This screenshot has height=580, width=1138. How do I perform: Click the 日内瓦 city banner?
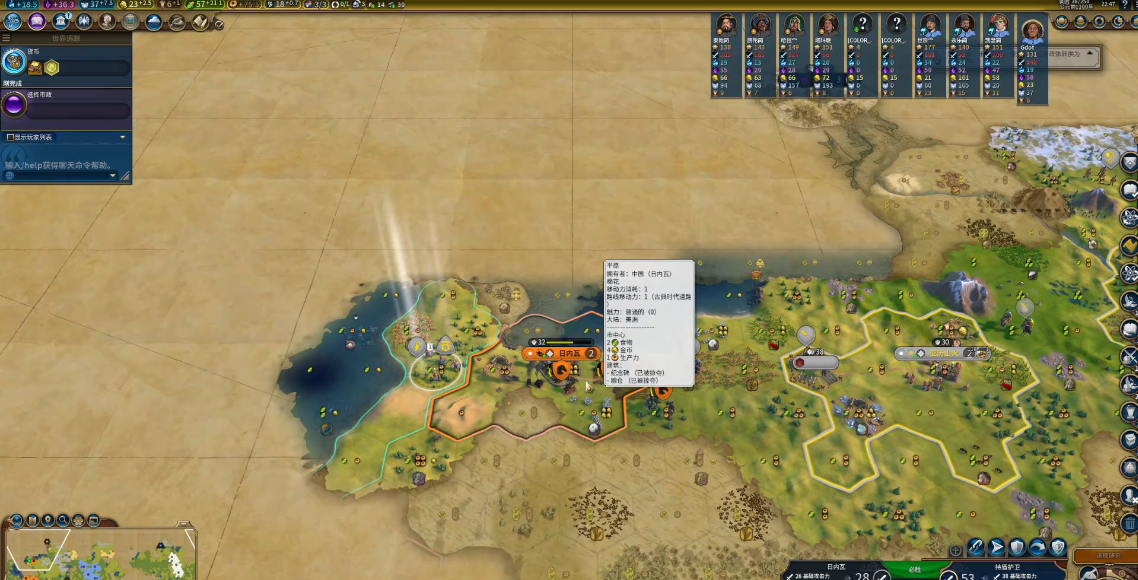point(567,353)
